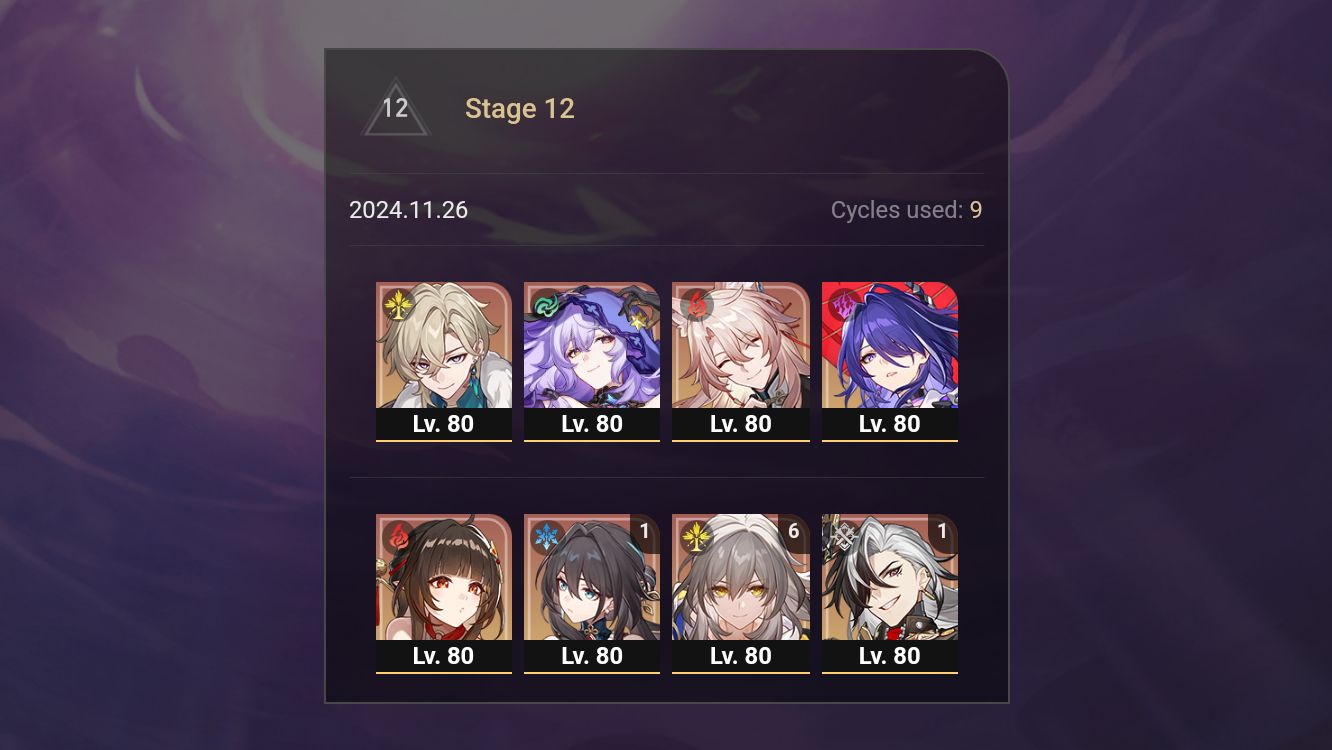Click the date 2024.11.26
The image size is (1332, 750).
(x=408, y=210)
